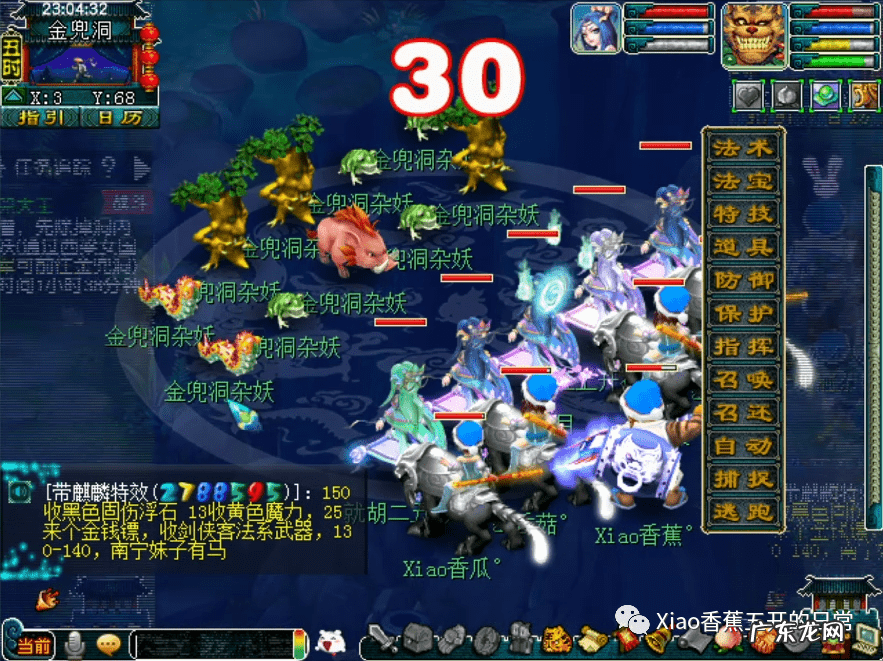Select the 逃跑 flee command

(x=743, y=511)
